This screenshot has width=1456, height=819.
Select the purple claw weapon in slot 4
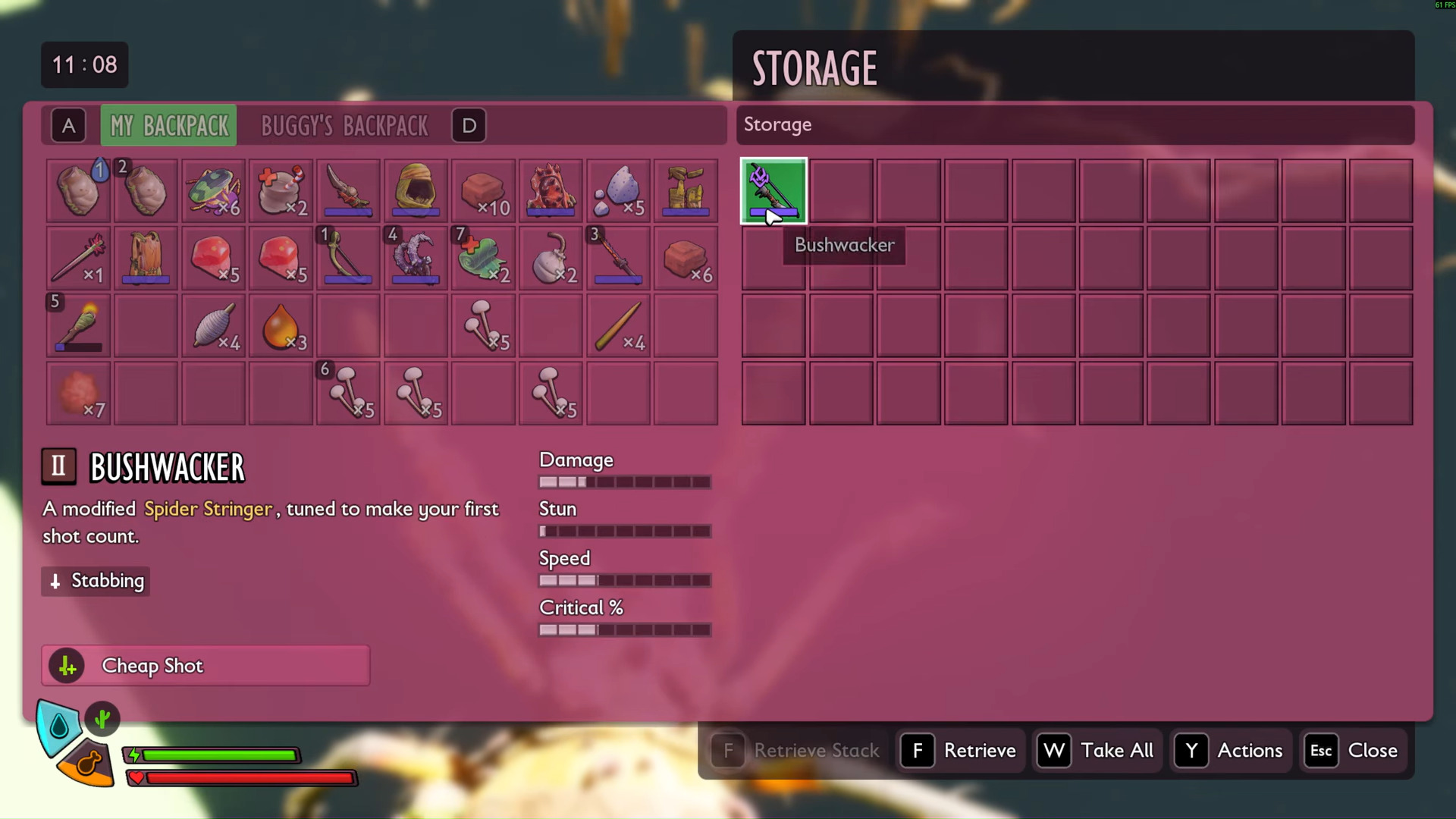pyautogui.click(x=416, y=259)
